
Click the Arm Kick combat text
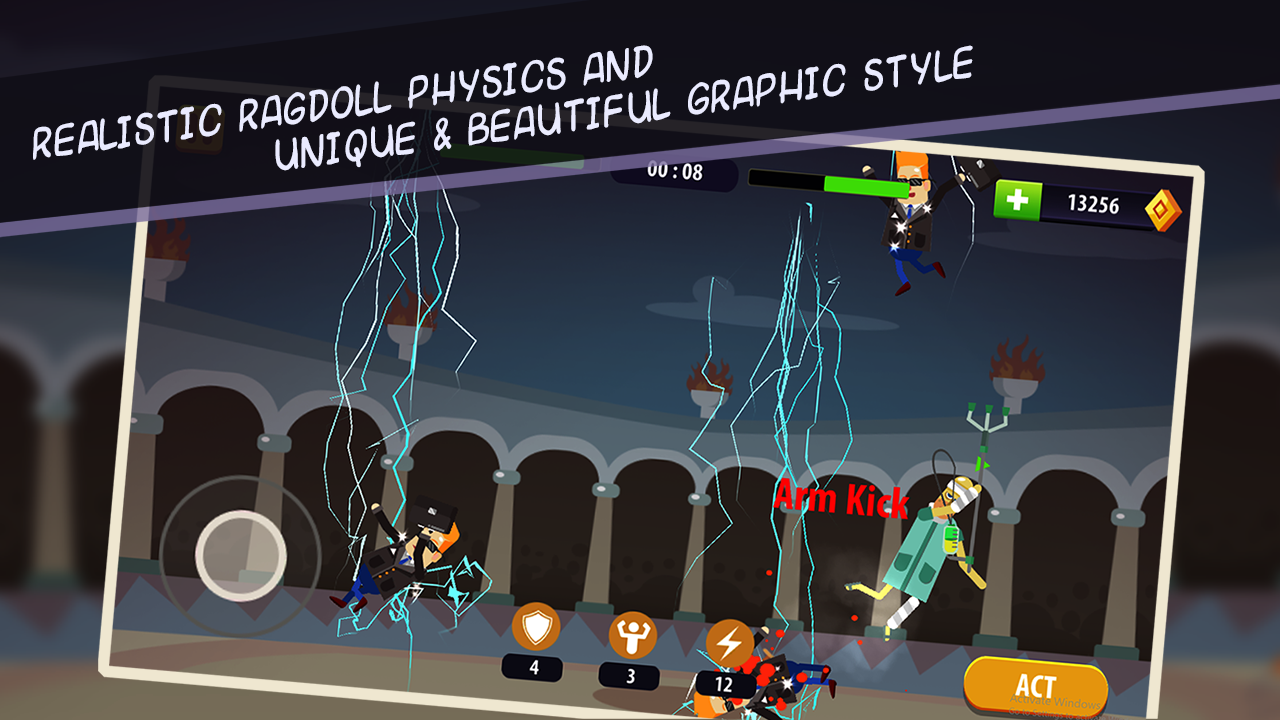click(x=841, y=500)
